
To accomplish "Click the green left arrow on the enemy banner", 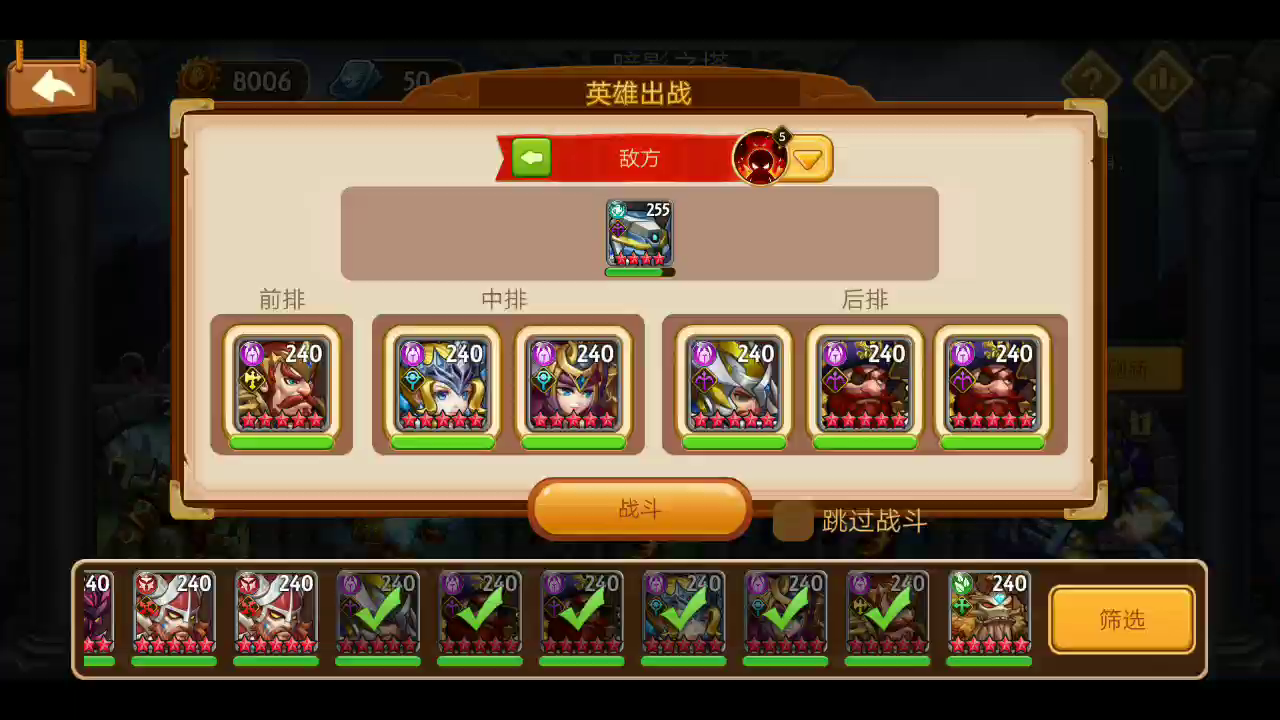I will pyautogui.click(x=531, y=157).
